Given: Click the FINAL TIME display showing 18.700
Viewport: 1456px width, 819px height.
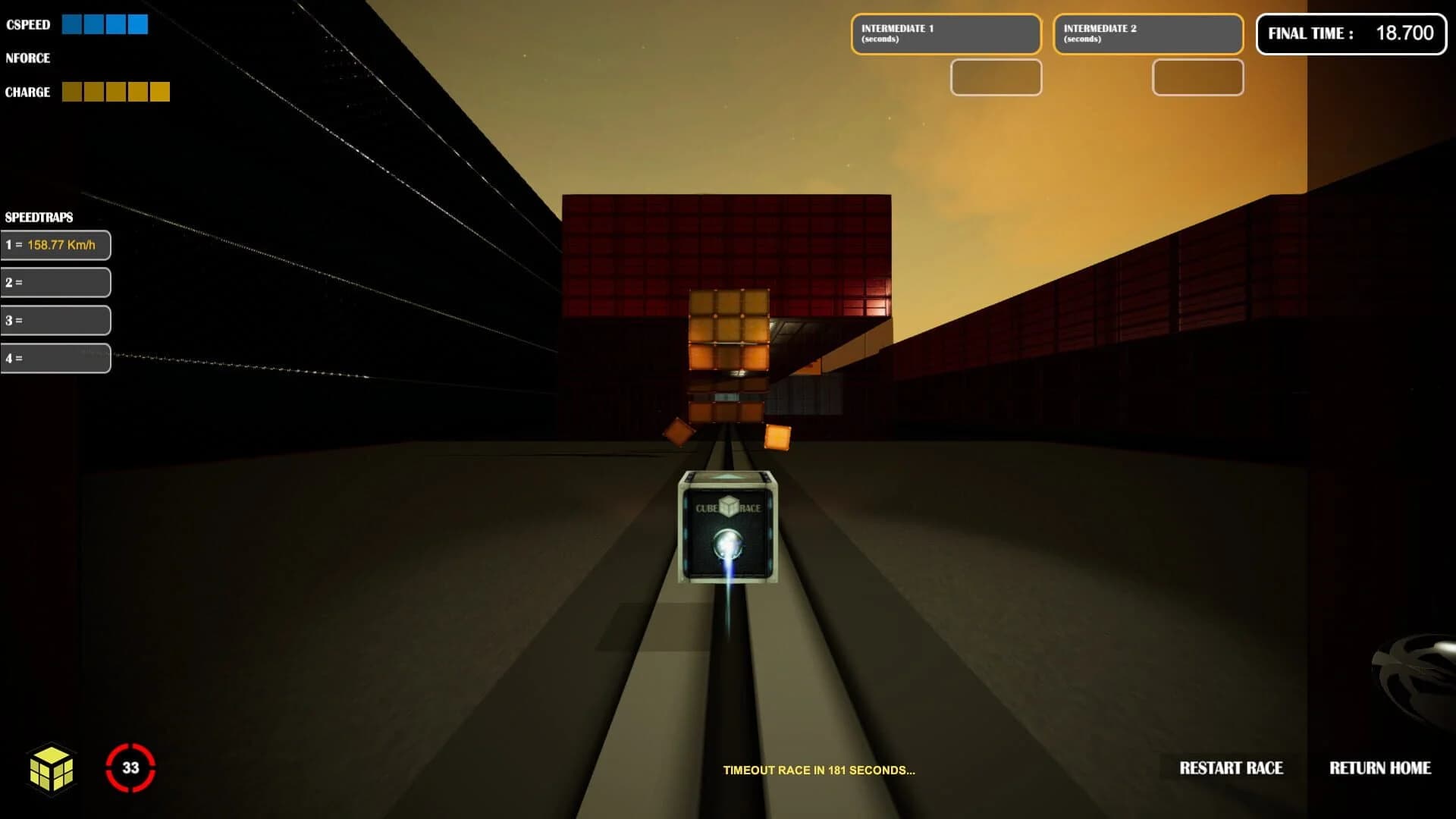Looking at the screenshot, I should tap(1351, 33).
